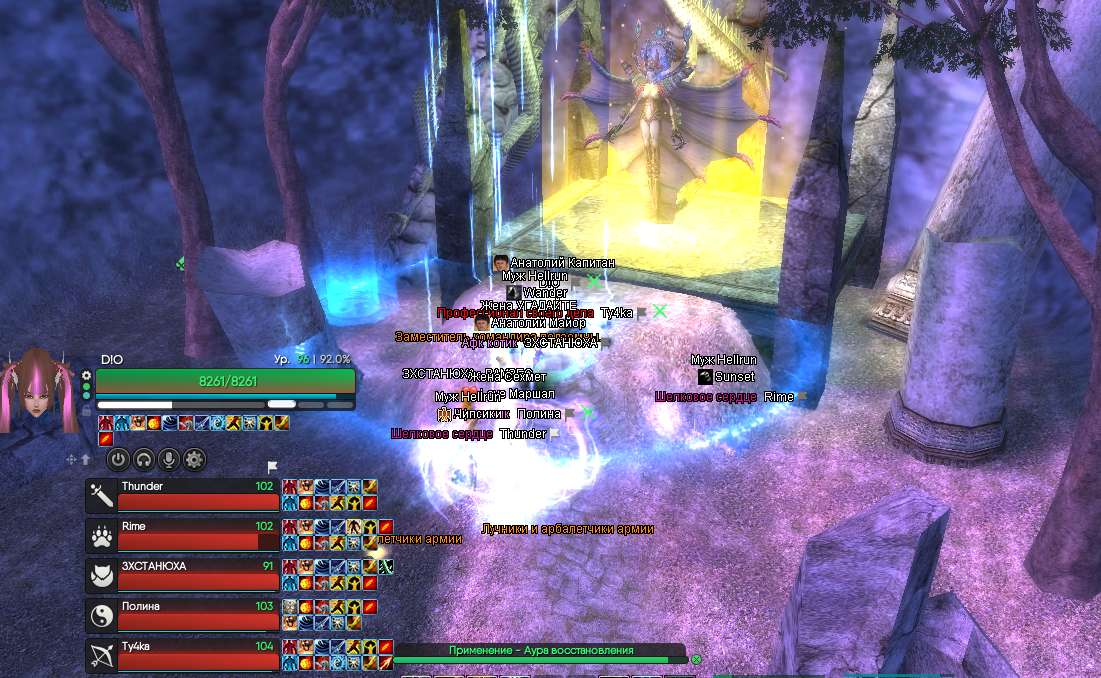
Task: Cancel the Аура восстановления cast
Action: coord(696,660)
